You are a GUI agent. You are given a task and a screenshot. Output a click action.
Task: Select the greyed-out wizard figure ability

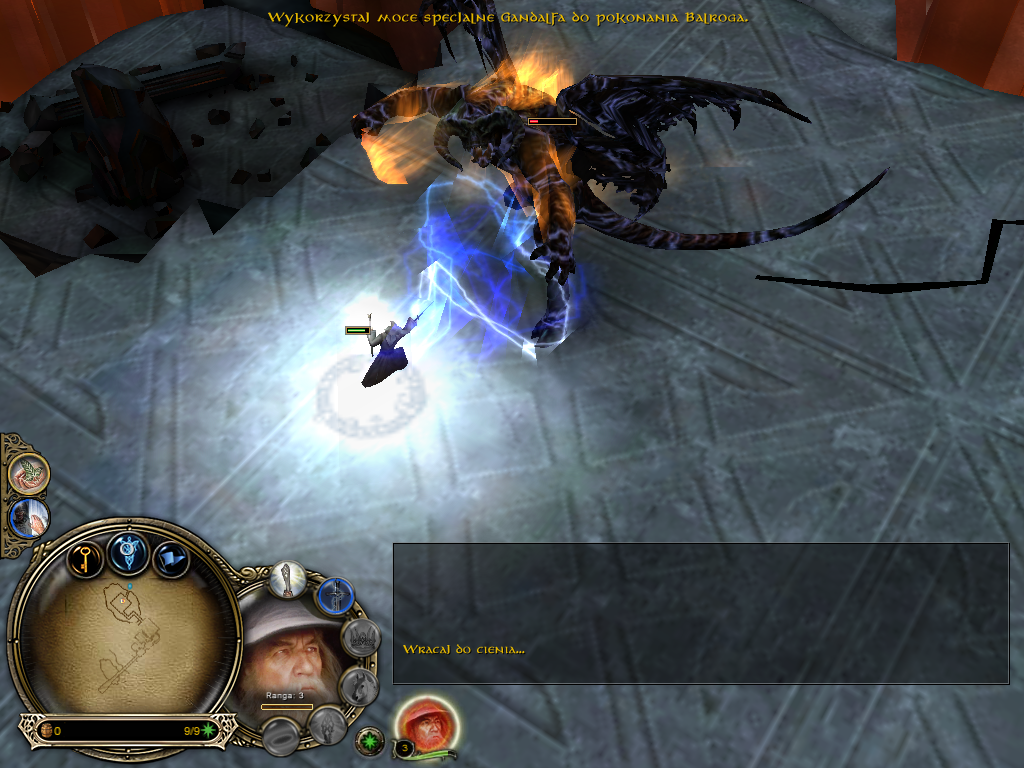pos(326,725)
